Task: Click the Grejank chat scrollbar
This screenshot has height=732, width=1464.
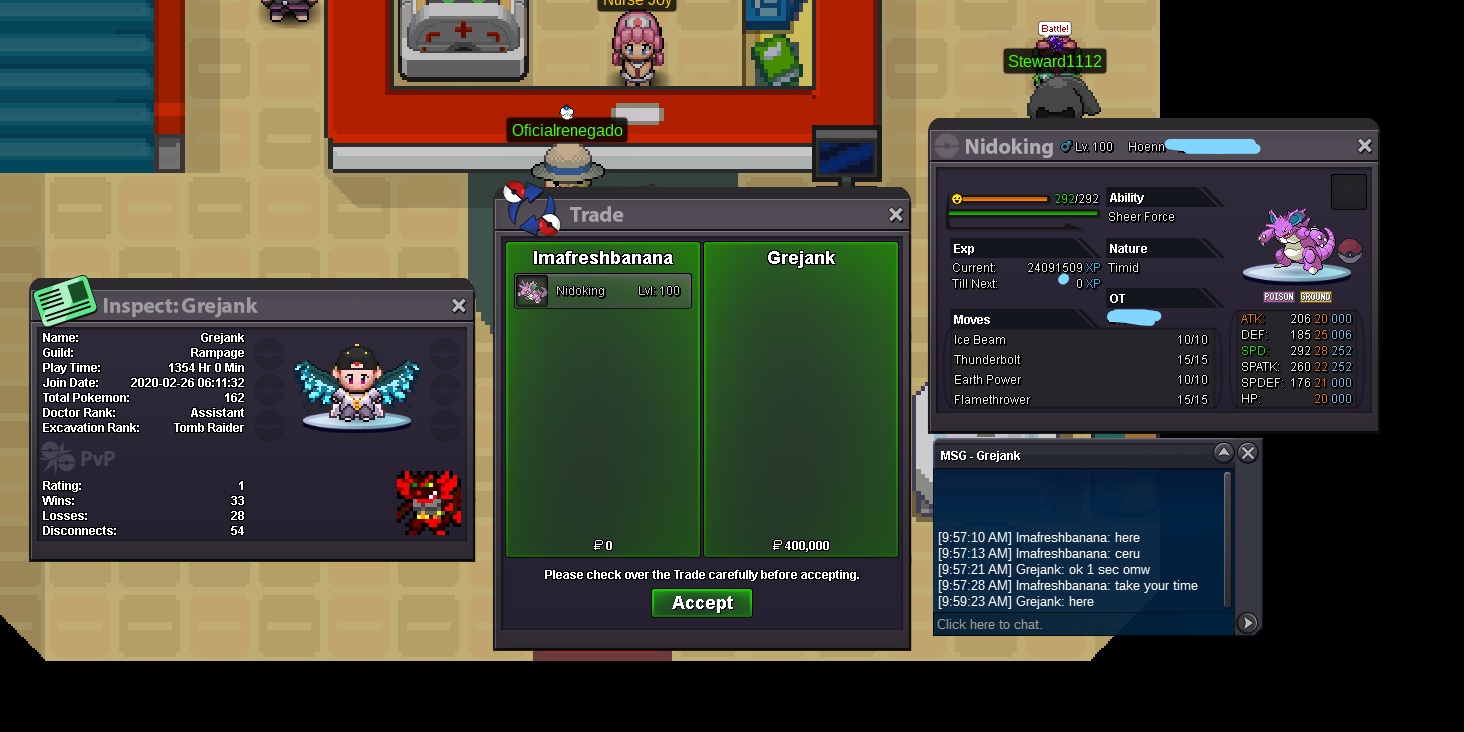Action: click(x=1228, y=540)
